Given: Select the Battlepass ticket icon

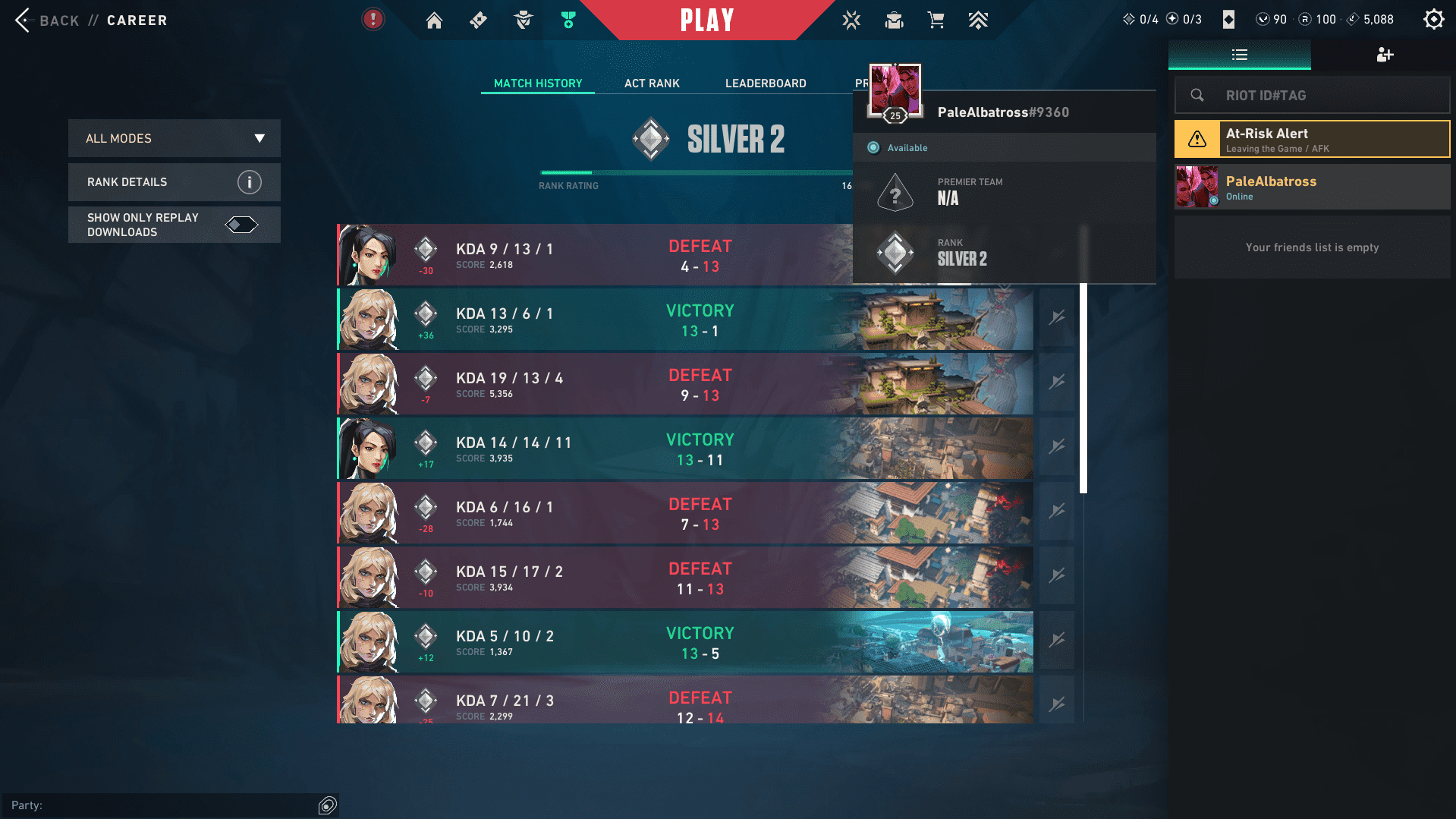Looking at the screenshot, I should coord(478,20).
